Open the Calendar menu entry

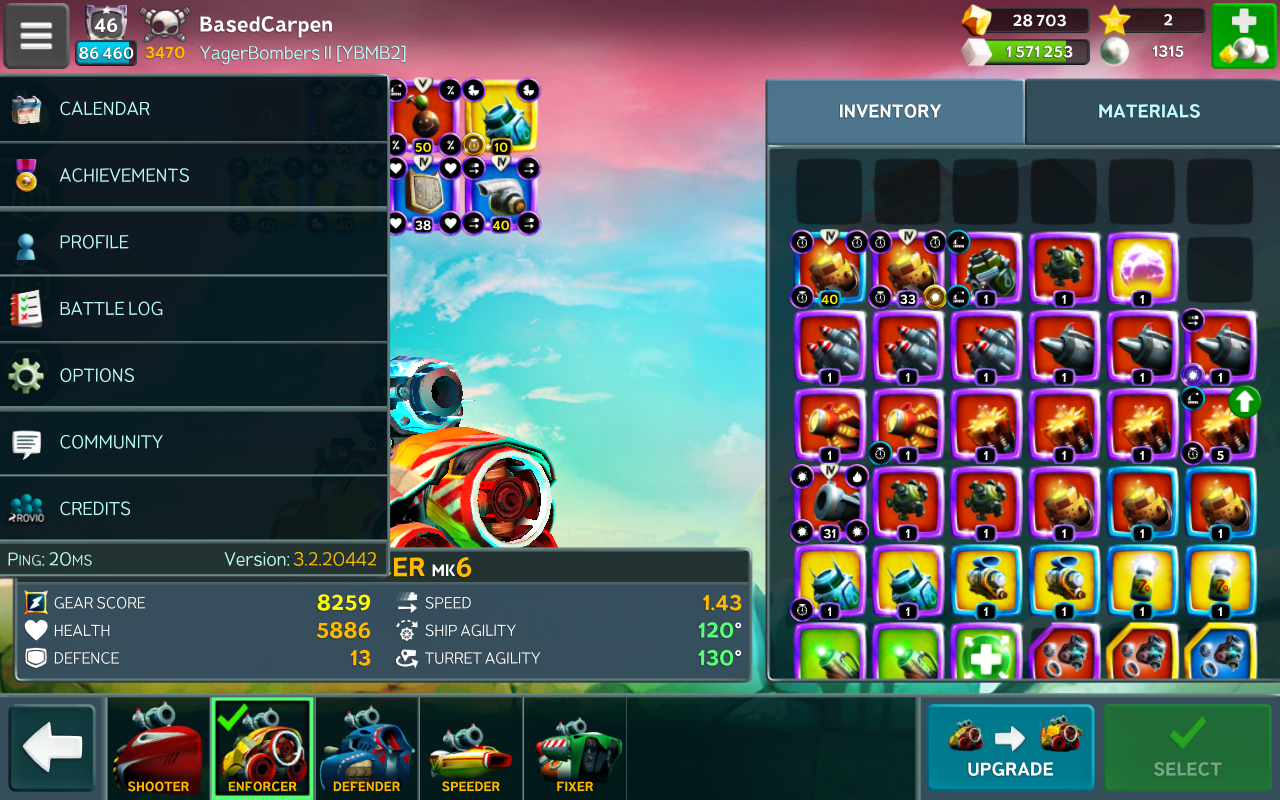click(194, 109)
